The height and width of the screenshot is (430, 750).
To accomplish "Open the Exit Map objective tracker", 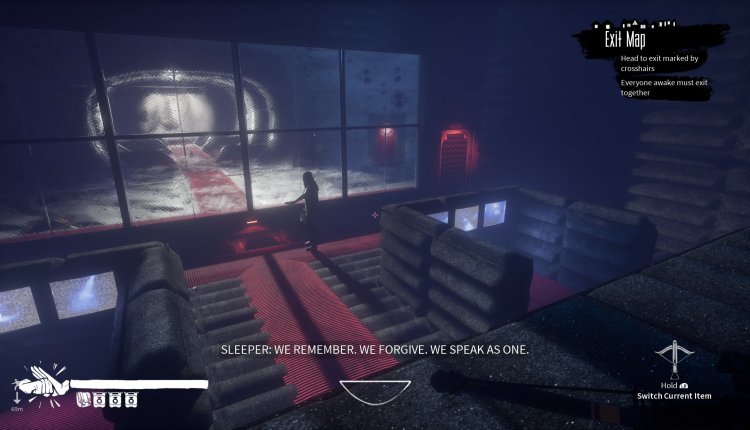I will pyautogui.click(x=628, y=40).
